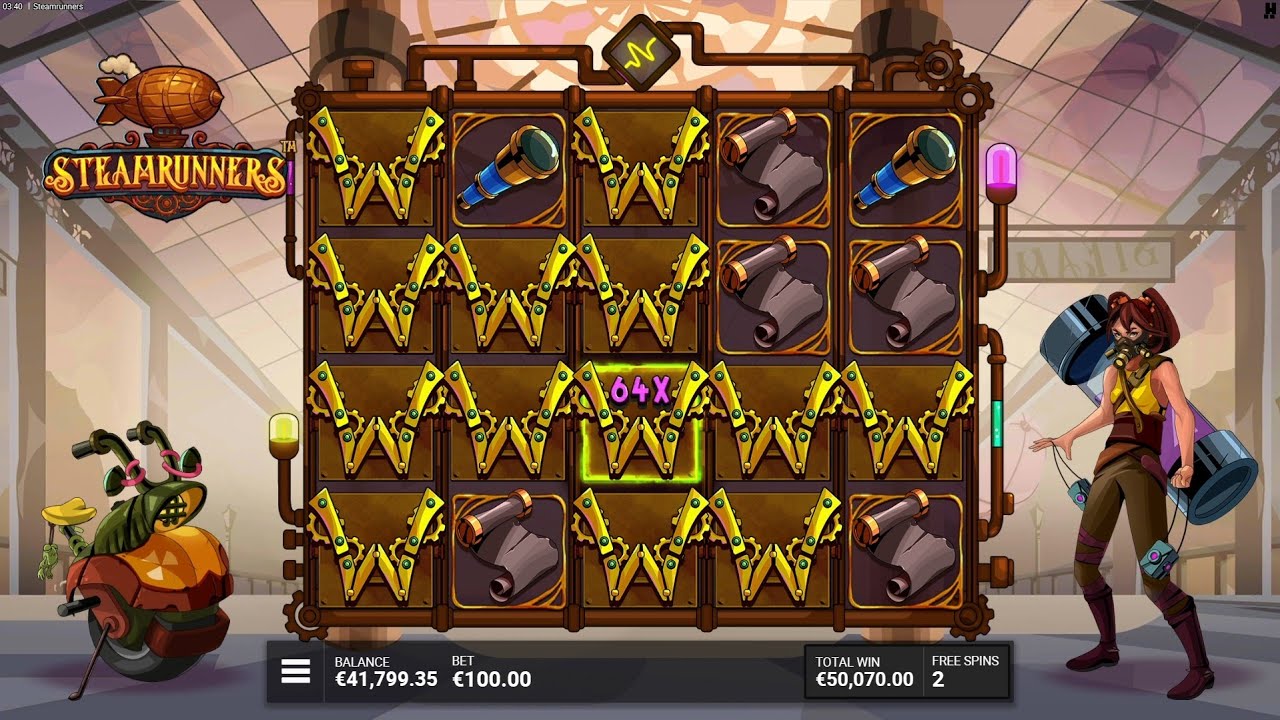Open the hamburger menu at bottom left
Viewport: 1280px width, 720px height.
tap(295, 670)
